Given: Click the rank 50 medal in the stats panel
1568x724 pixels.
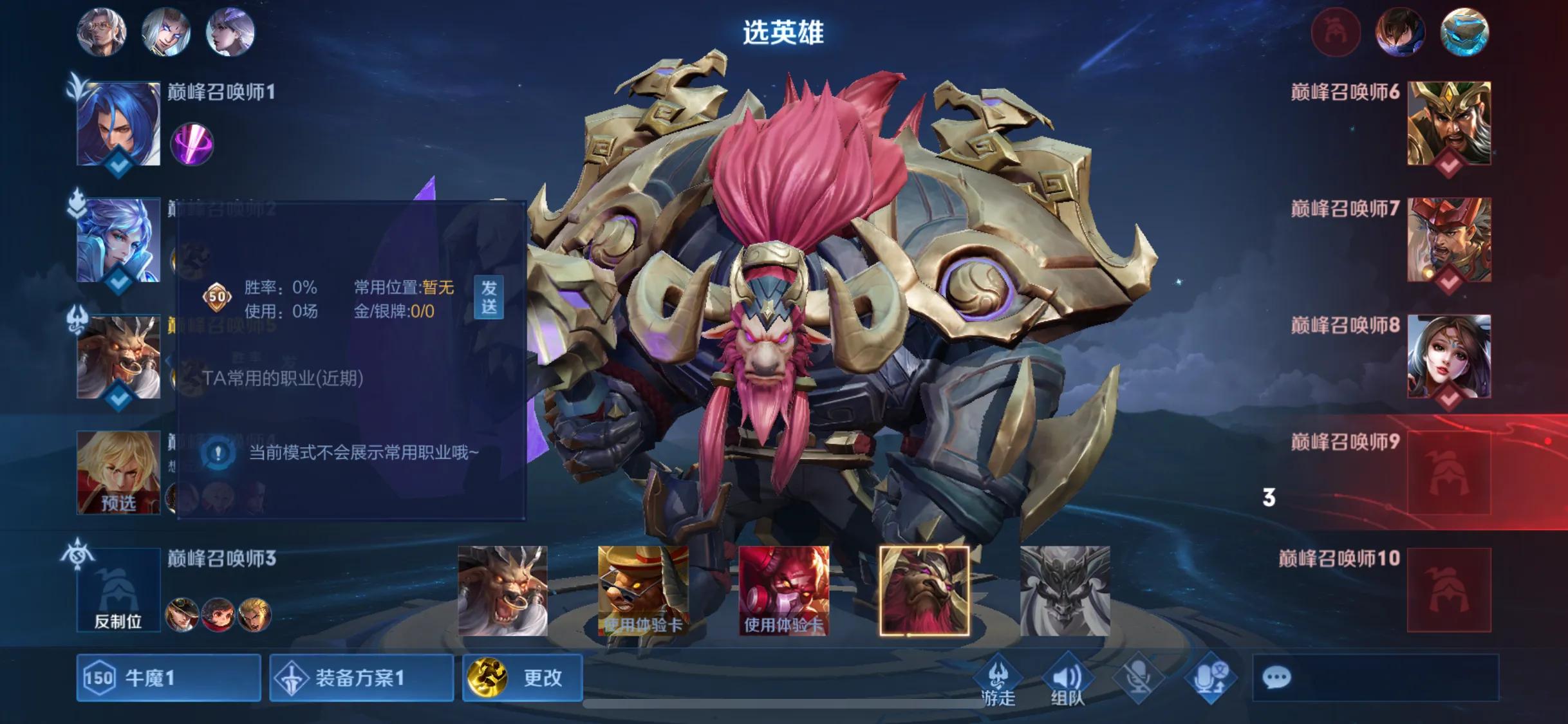Looking at the screenshot, I should pyautogui.click(x=218, y=297).
